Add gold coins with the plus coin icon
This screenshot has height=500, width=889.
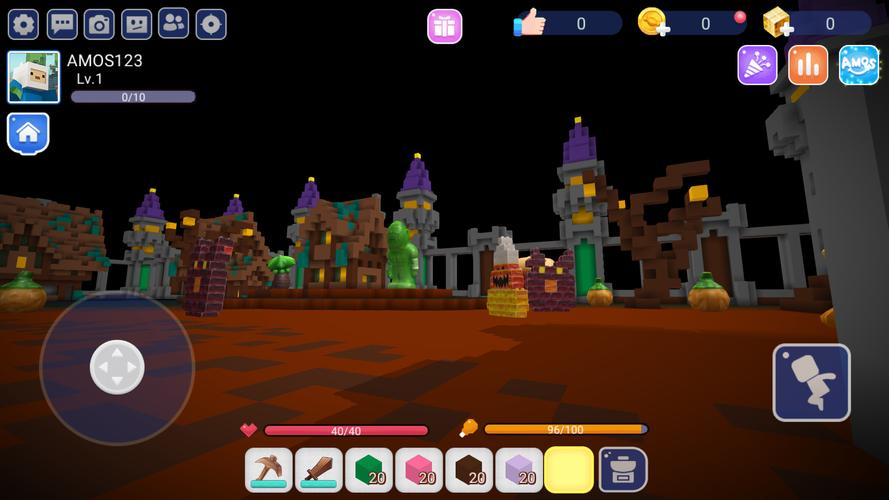click(x=653, y=23)
